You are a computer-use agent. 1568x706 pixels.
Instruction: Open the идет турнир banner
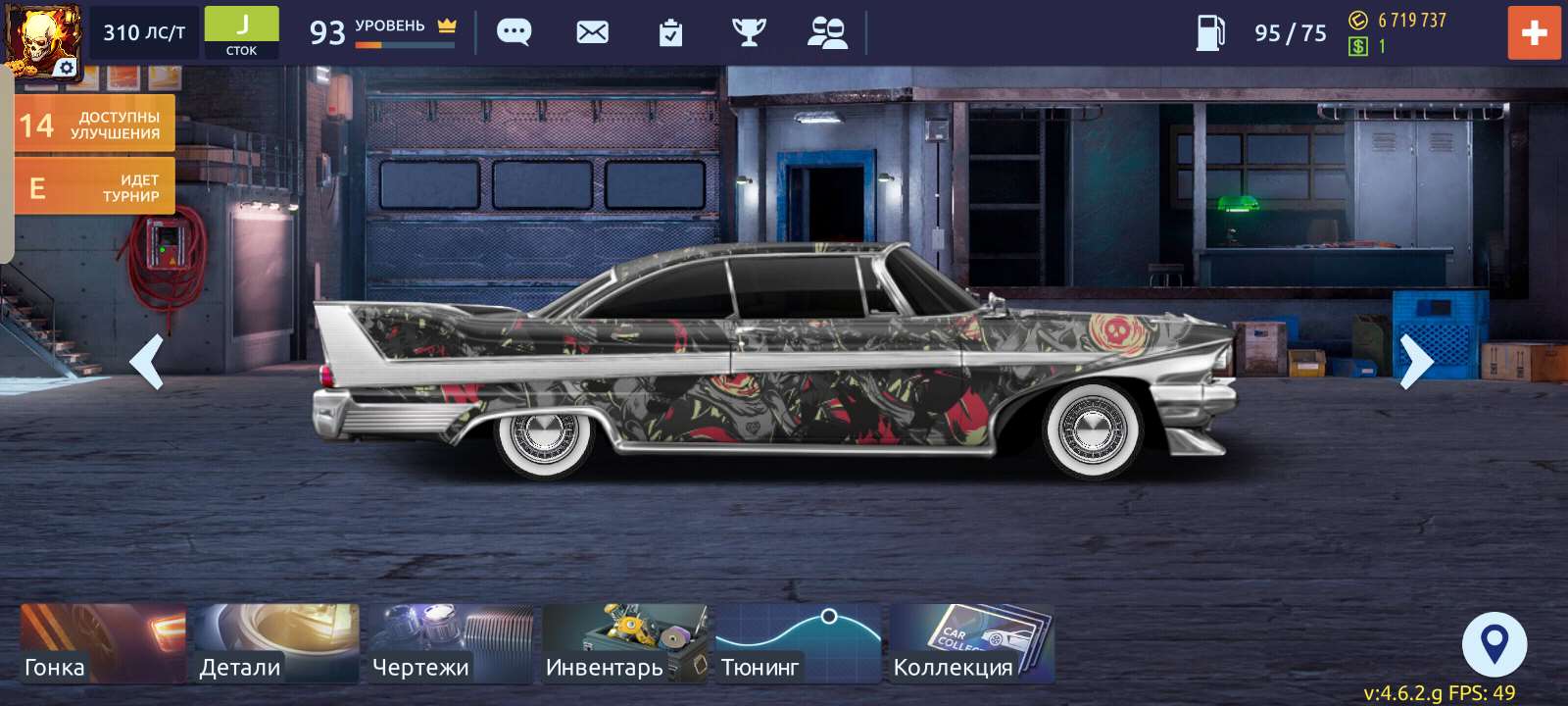click(94, 185)
